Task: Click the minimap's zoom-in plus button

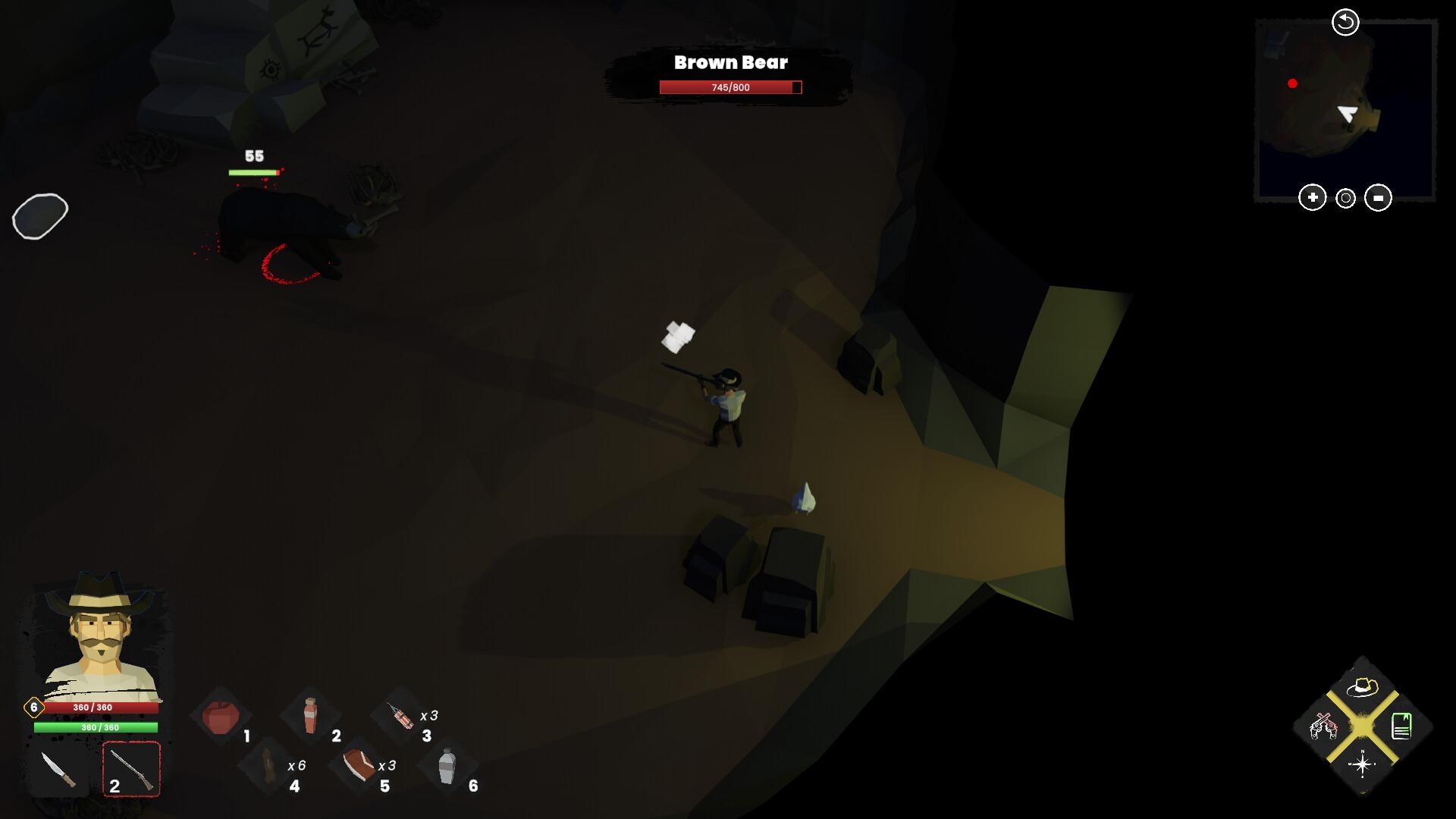Action: point(1312,198)
